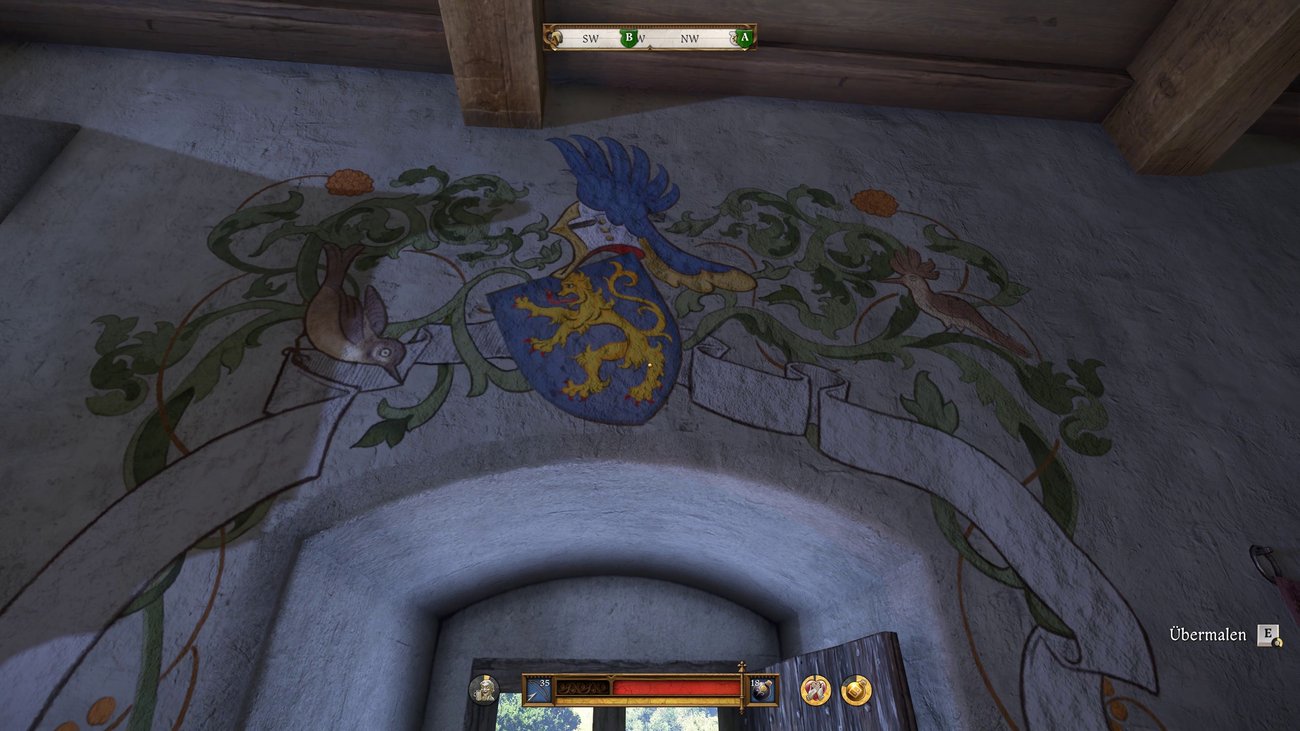Click the NW label on the compass bar

coord(690,40)
